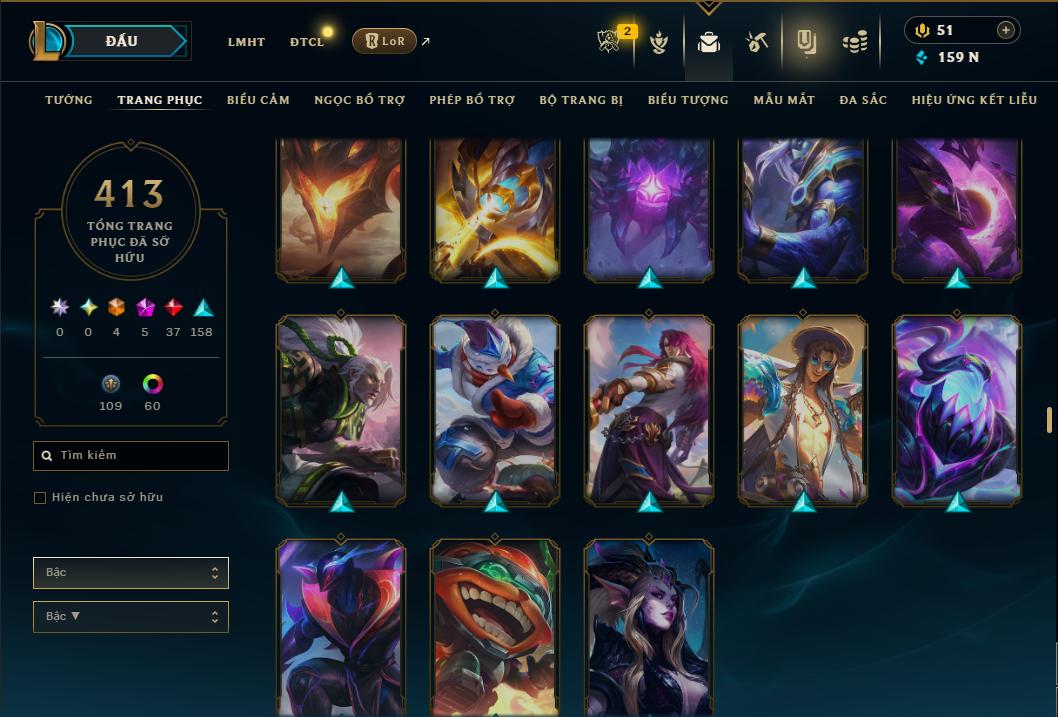
Task: Add currency with the plus button
Action: click(x=1005, y=30)
